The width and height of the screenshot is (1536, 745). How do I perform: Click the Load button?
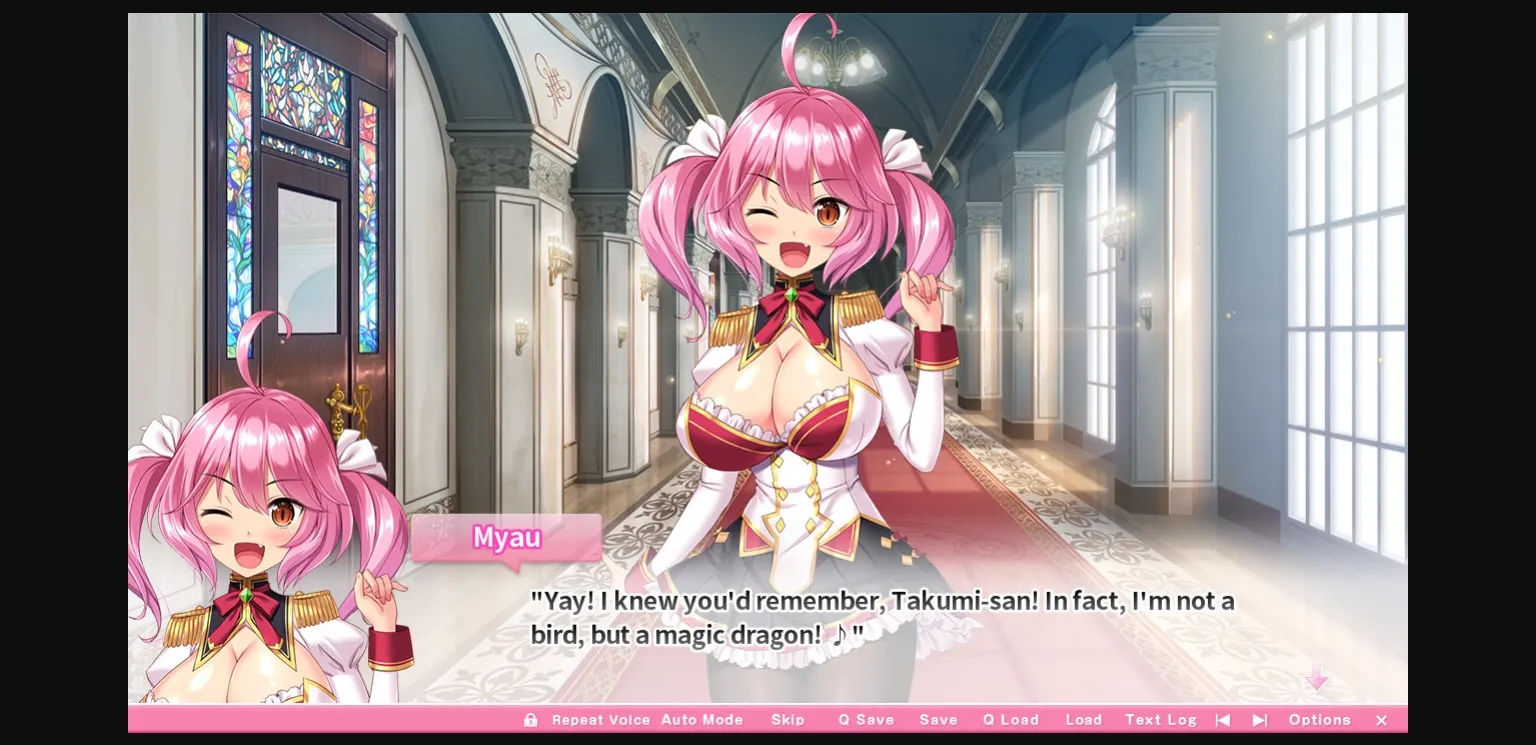[x=1084, y=720]
